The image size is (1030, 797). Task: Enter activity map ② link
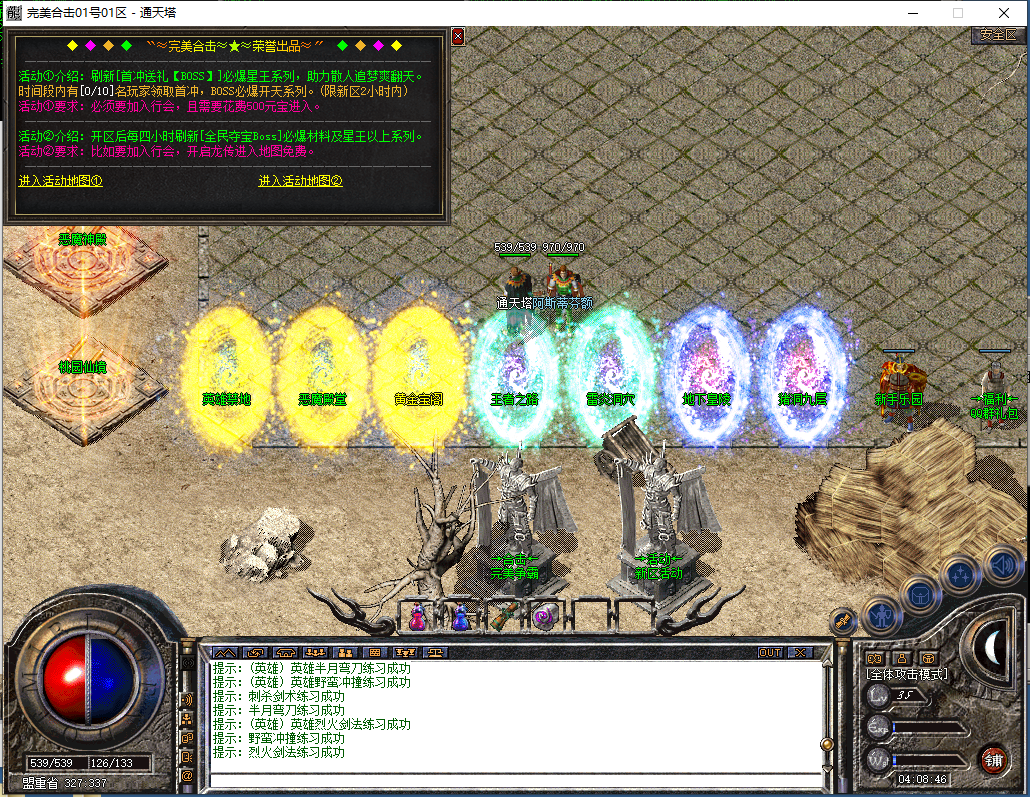[x=301, y=181]
